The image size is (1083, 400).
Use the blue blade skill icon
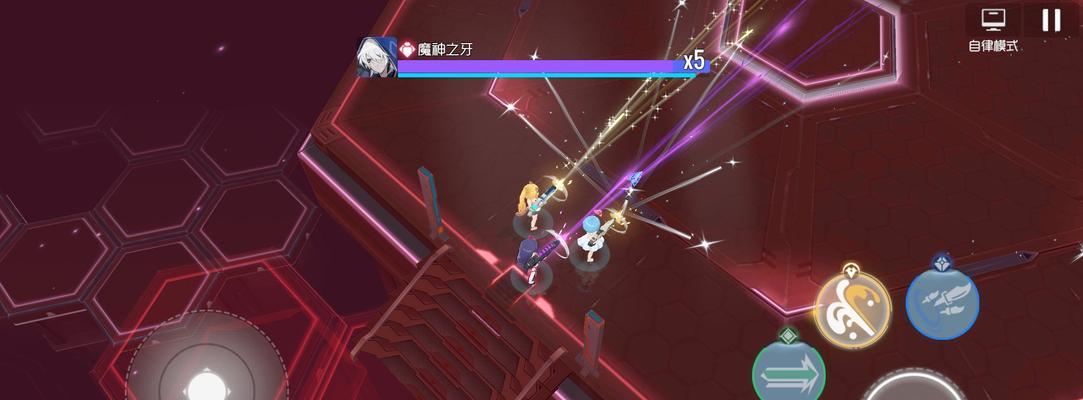[x=942, y=303]
